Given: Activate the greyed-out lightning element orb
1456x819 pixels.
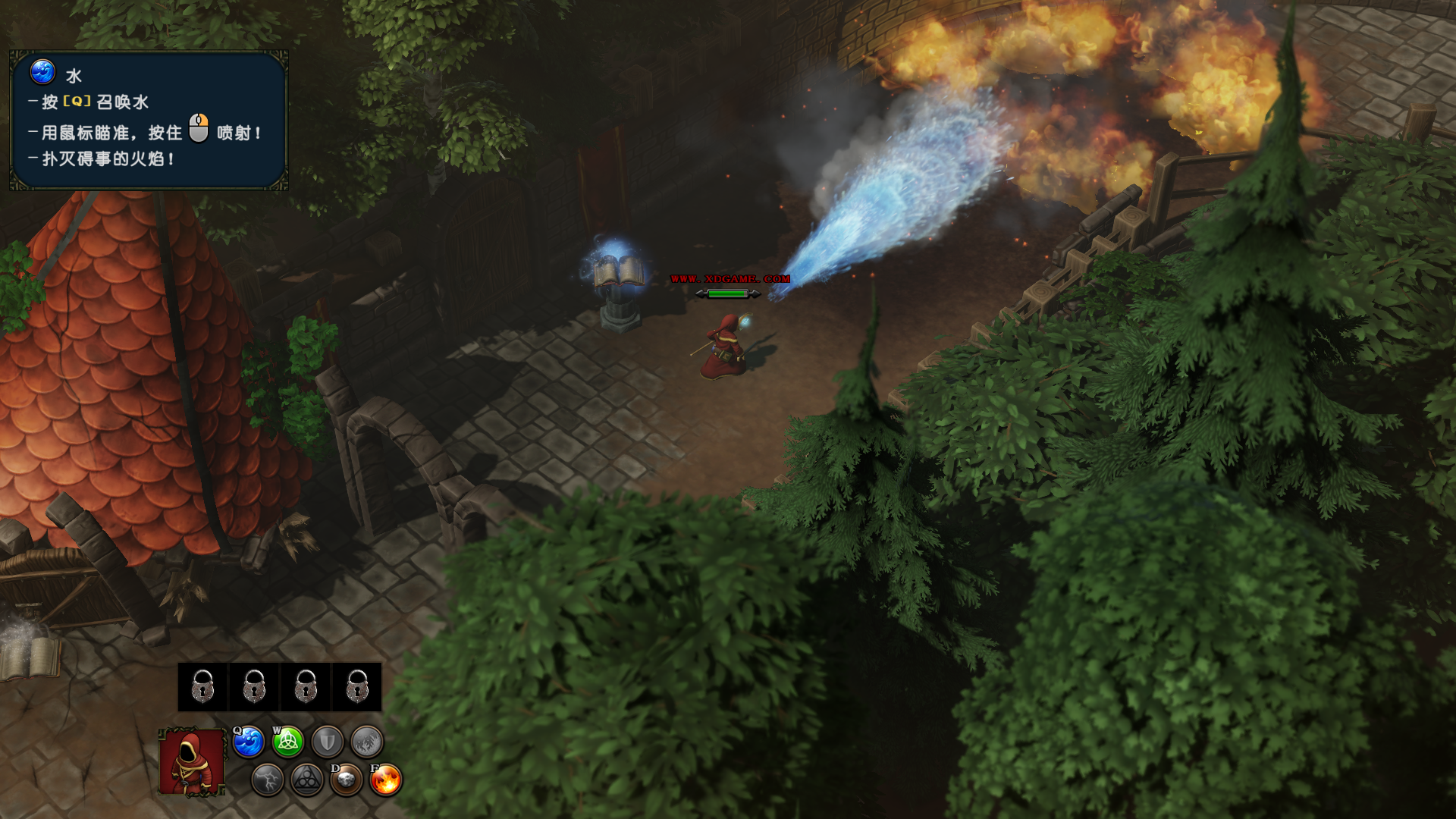Looking at the screenshot, I should [x=268, y=780].
